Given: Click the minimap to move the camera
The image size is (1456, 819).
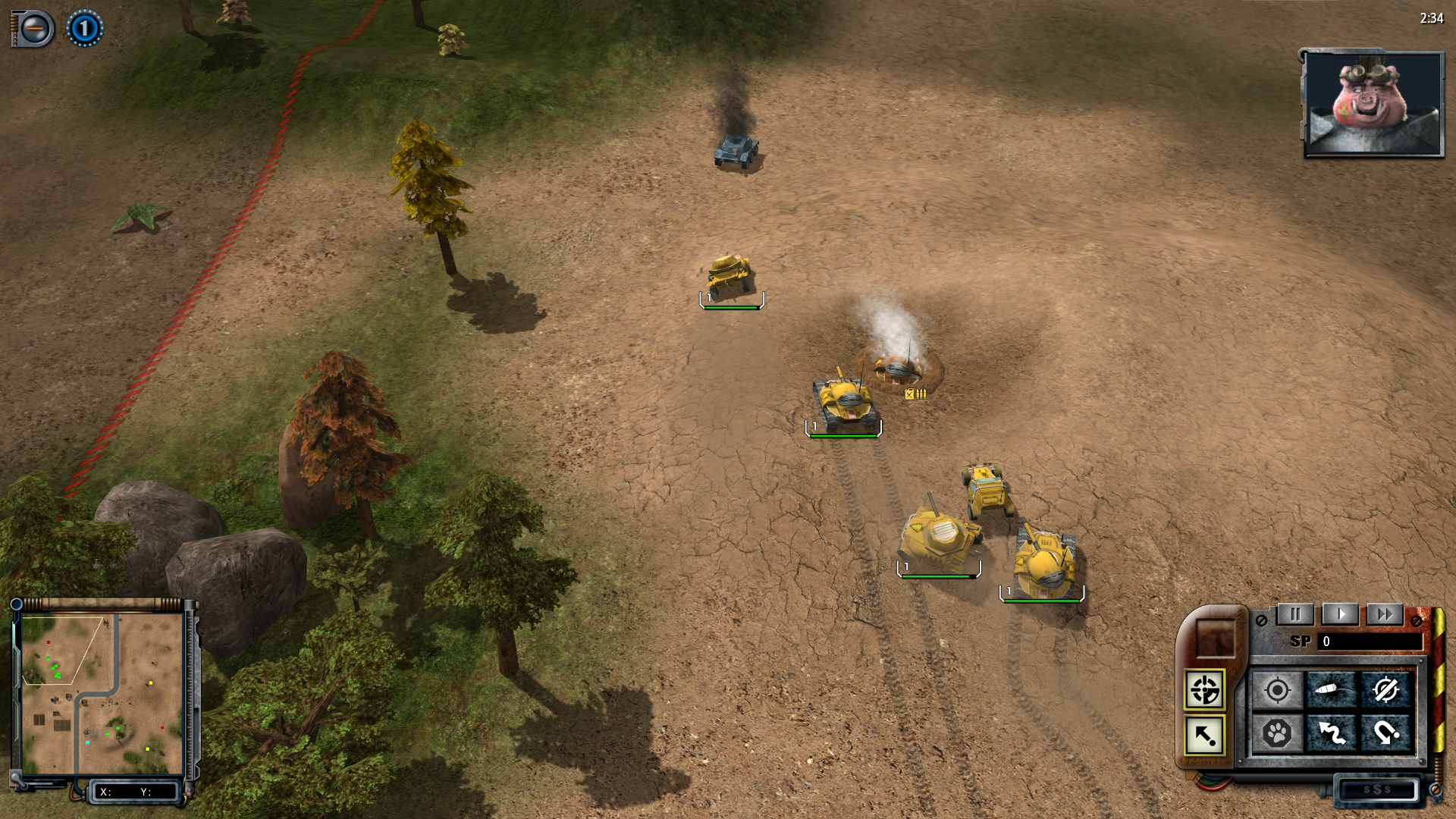Looking at the screenshot, I should click(x=102, y=694).
